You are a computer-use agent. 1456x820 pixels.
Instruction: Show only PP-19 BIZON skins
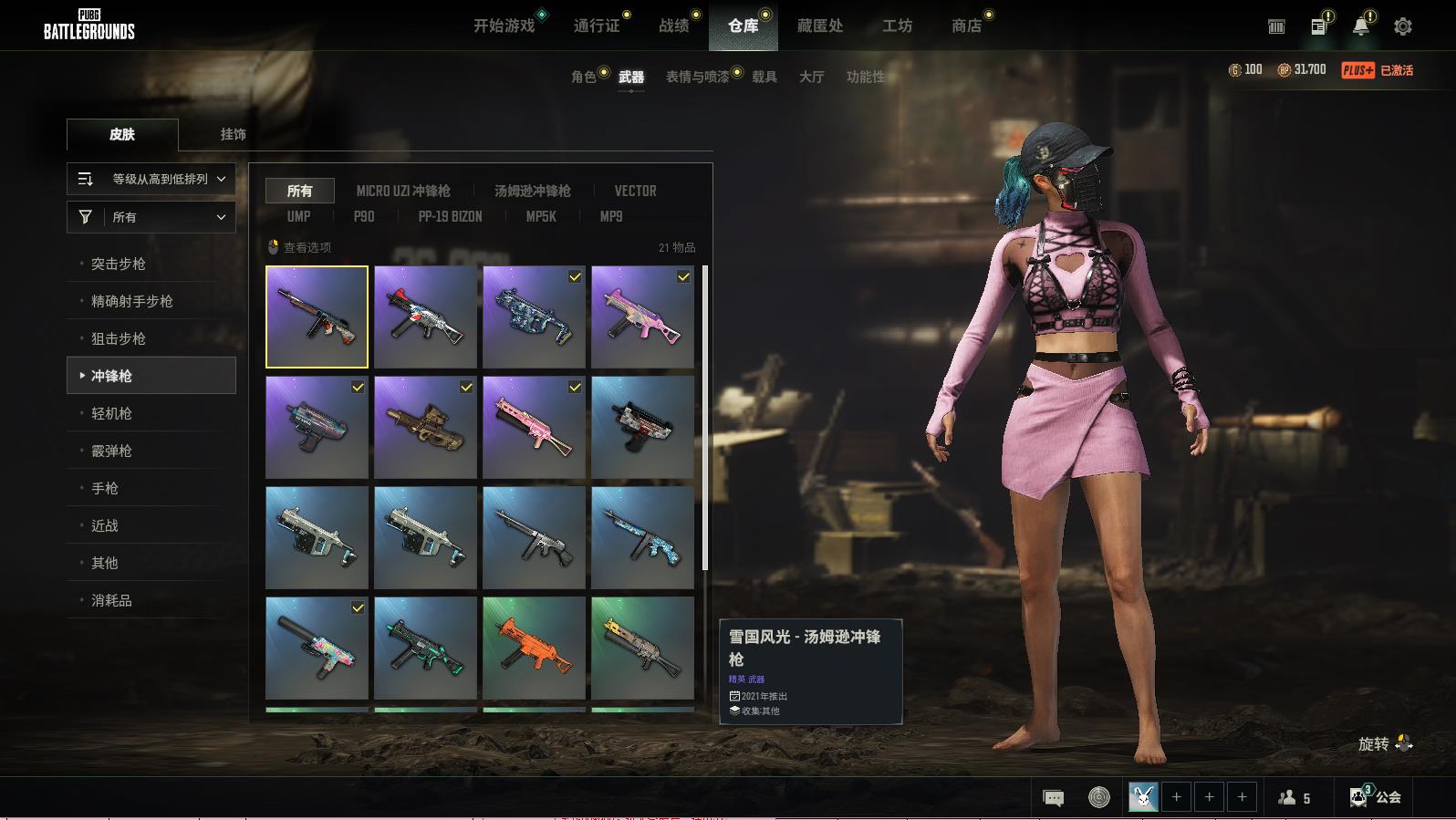tap(450, 216)
